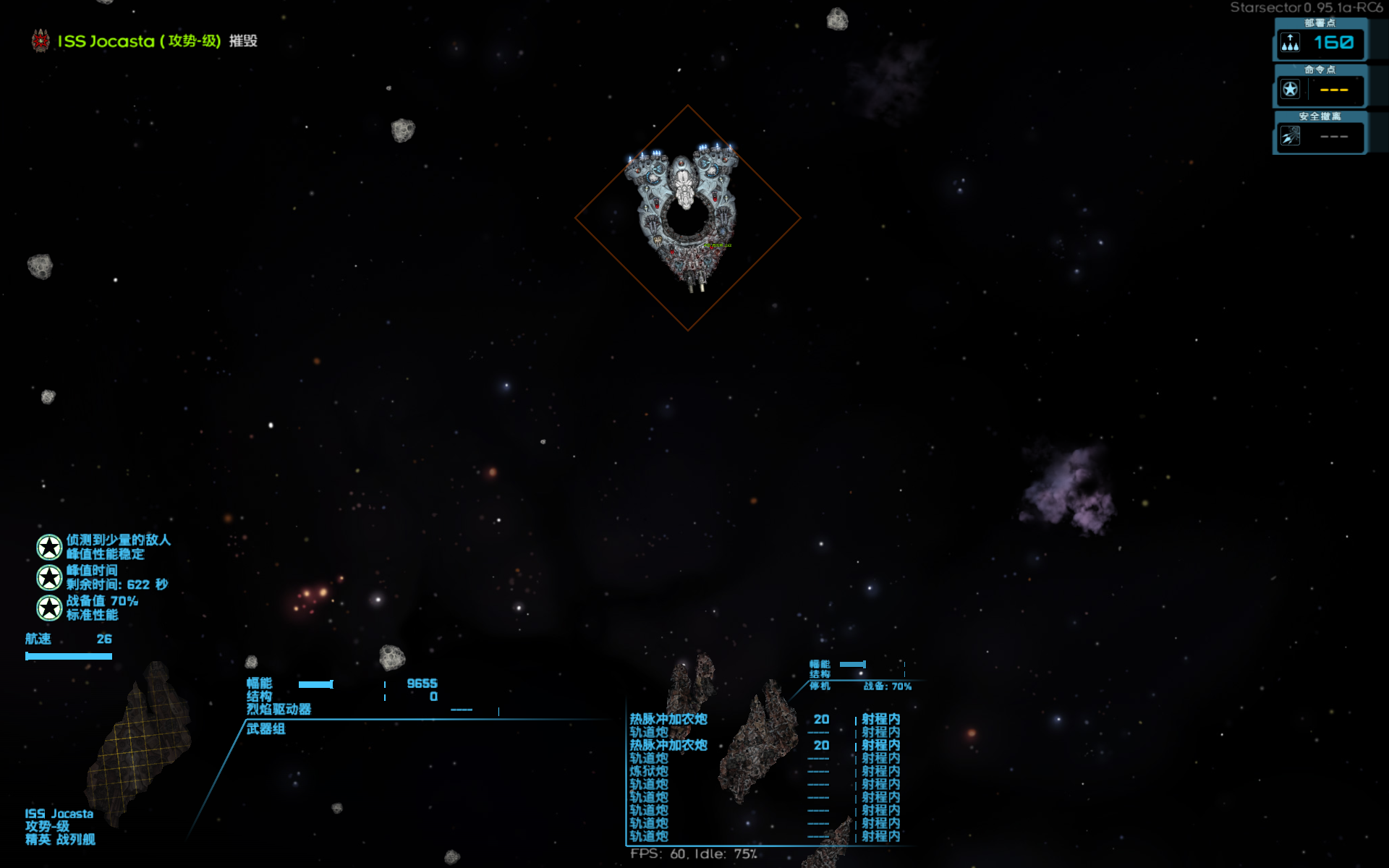The width and height of the screenshot is (1389, 868).
Task: Click the deployment points icon
Action: pos(1290,43)
